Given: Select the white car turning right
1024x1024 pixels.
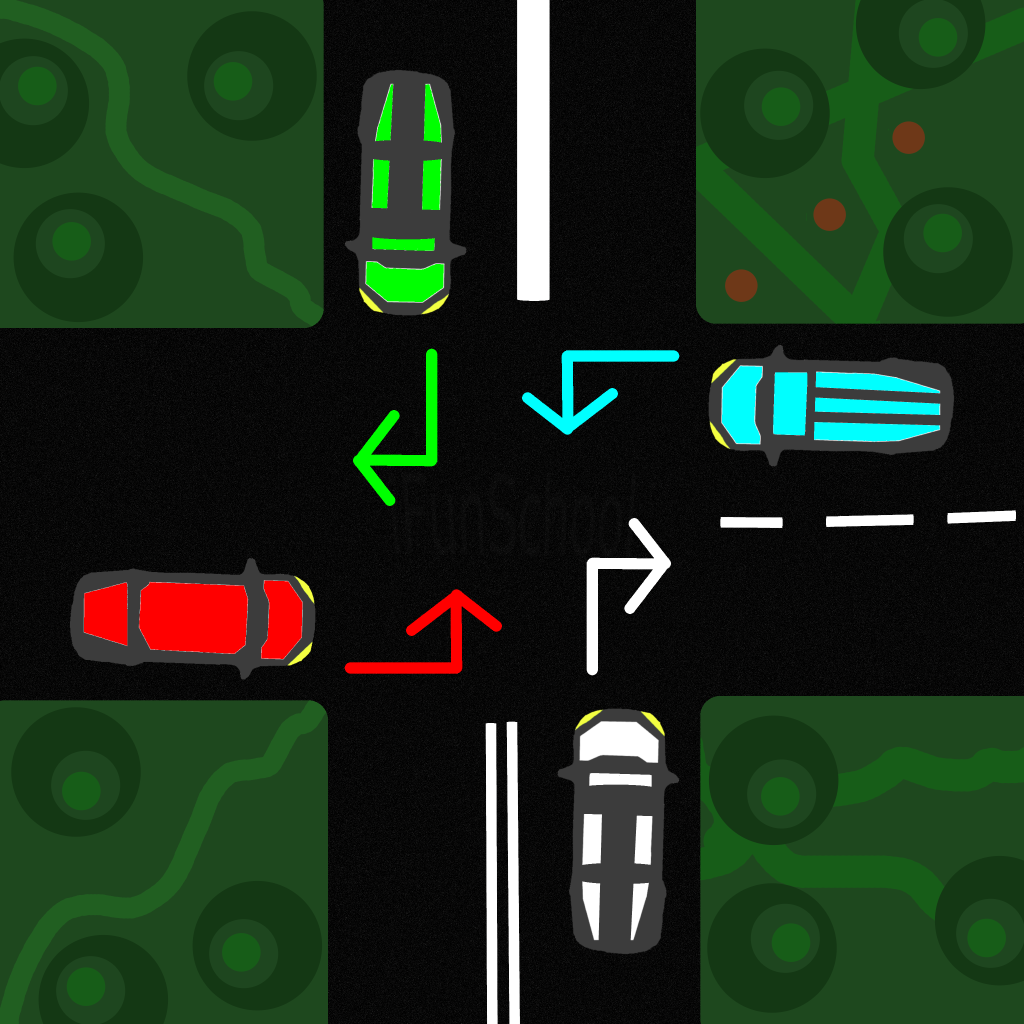Looking at the screenshot, I should pos(617,829).
